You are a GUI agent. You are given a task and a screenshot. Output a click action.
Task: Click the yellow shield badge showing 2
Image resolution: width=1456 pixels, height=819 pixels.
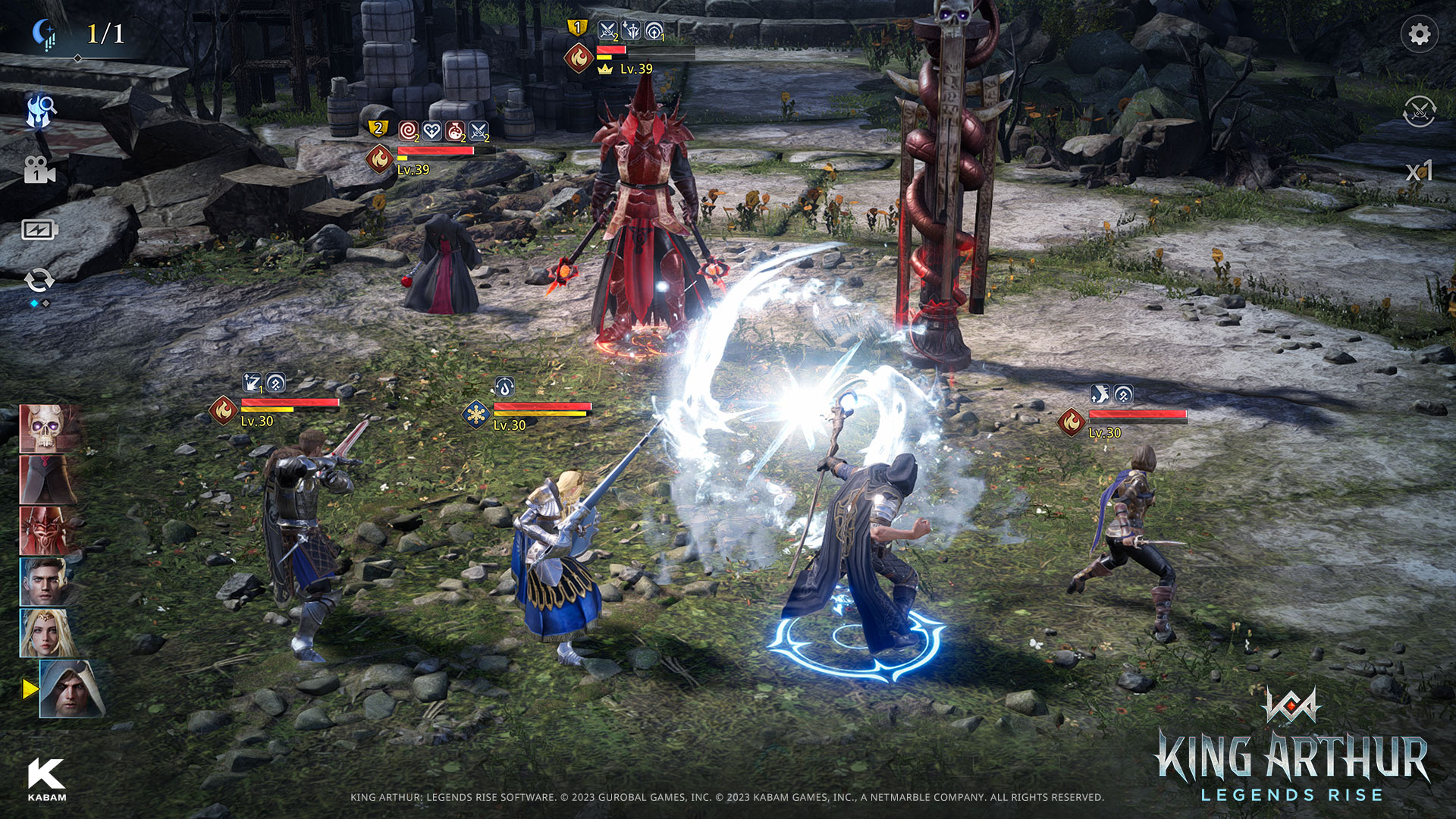pyautogui.click(x=377, y=129)
